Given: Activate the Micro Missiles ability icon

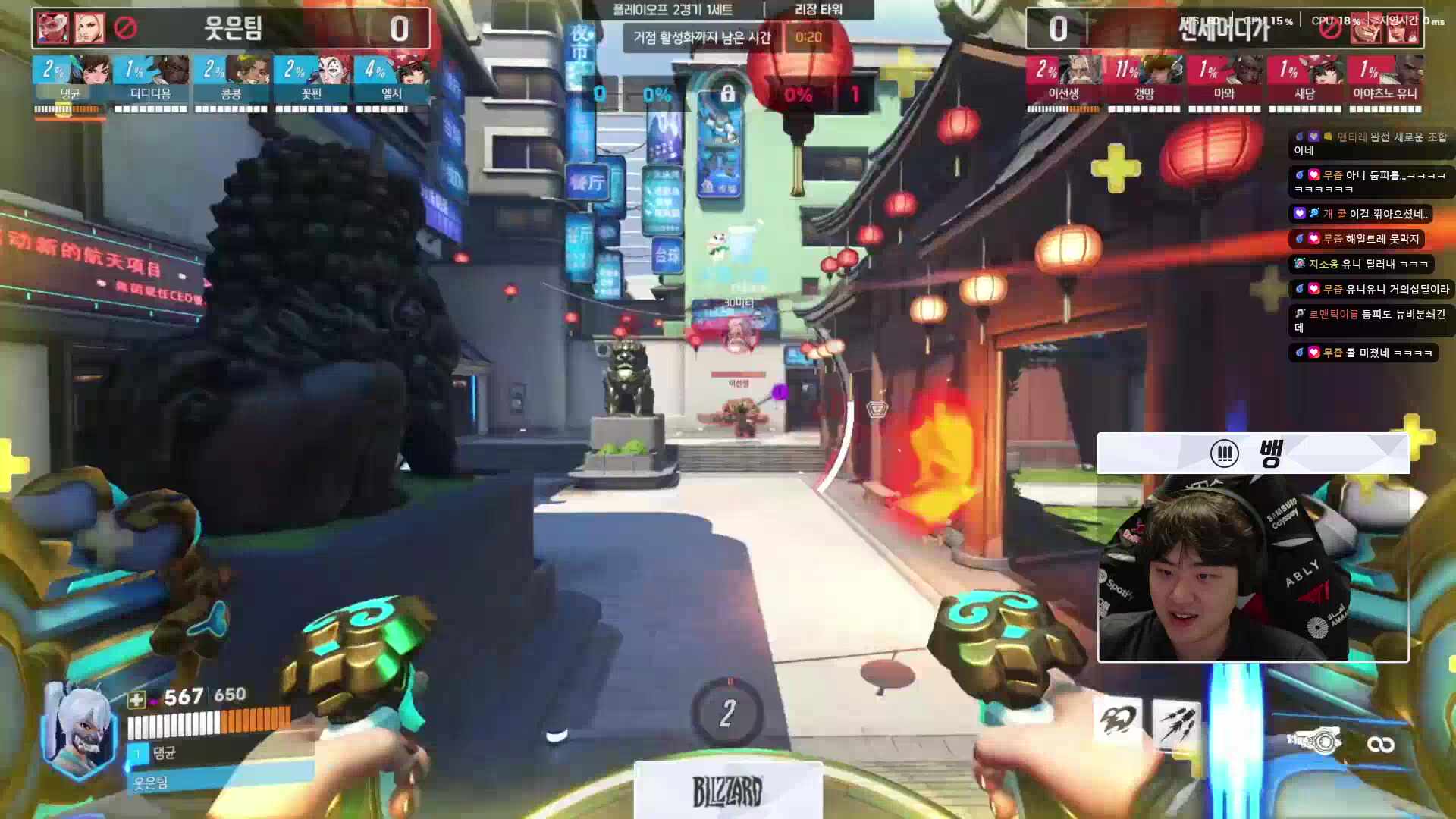Looking at the screenshot, I should [1176, 723].
